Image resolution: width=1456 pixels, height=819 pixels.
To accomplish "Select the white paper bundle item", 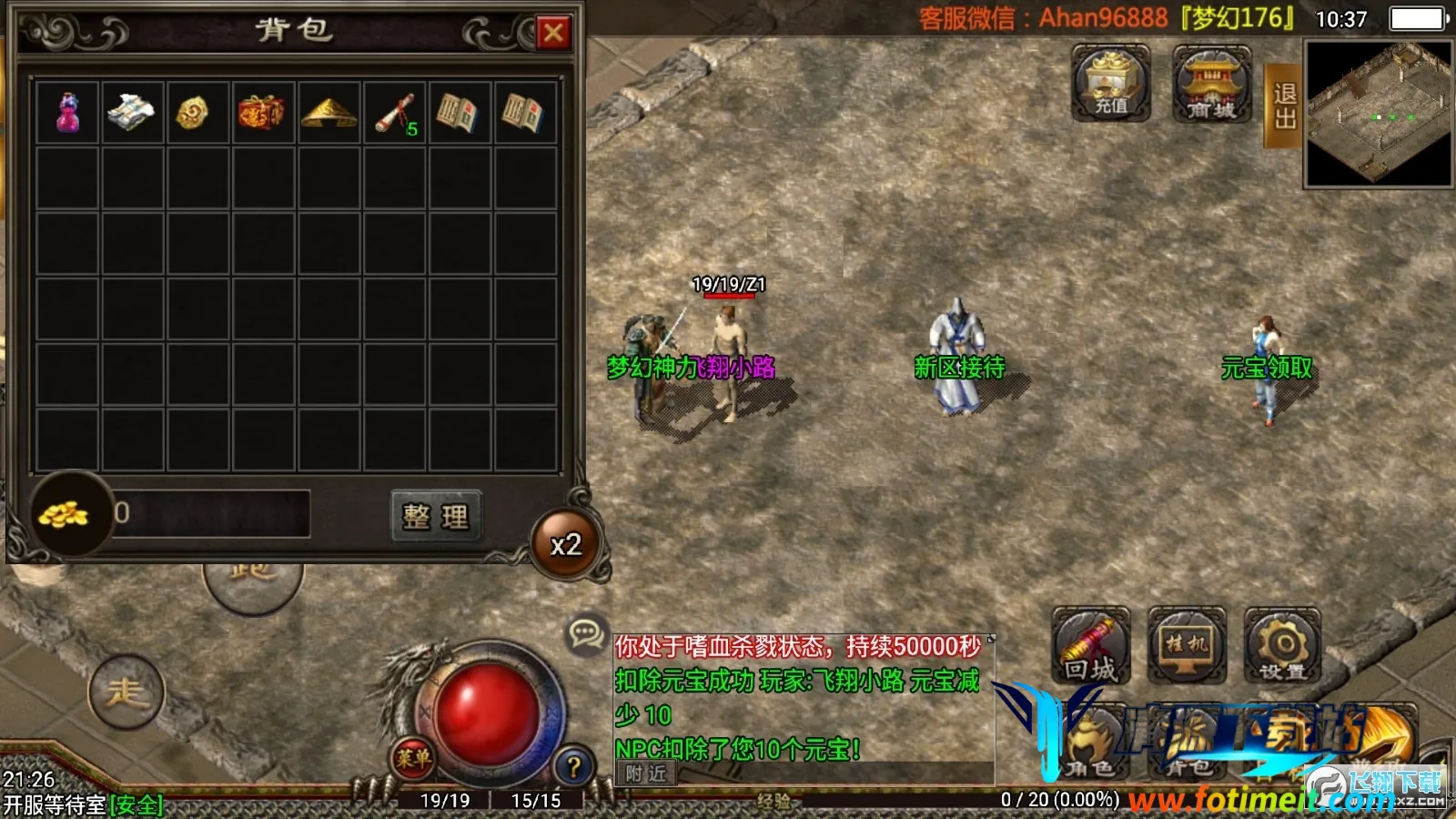I will coord(132,113).
